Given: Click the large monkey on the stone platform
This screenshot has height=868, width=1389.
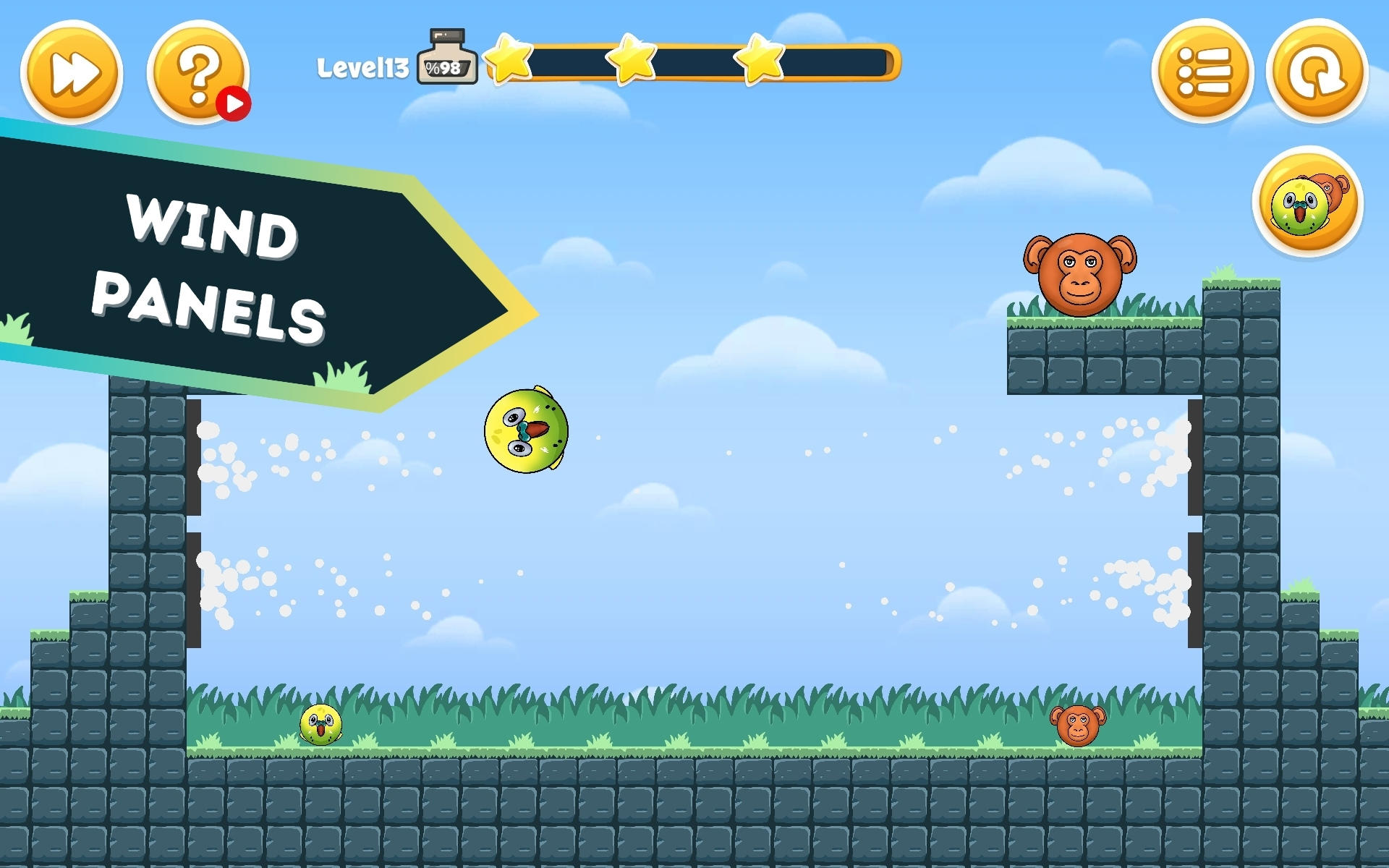Looking at the screenshot, I should [x=1079, y=273].
